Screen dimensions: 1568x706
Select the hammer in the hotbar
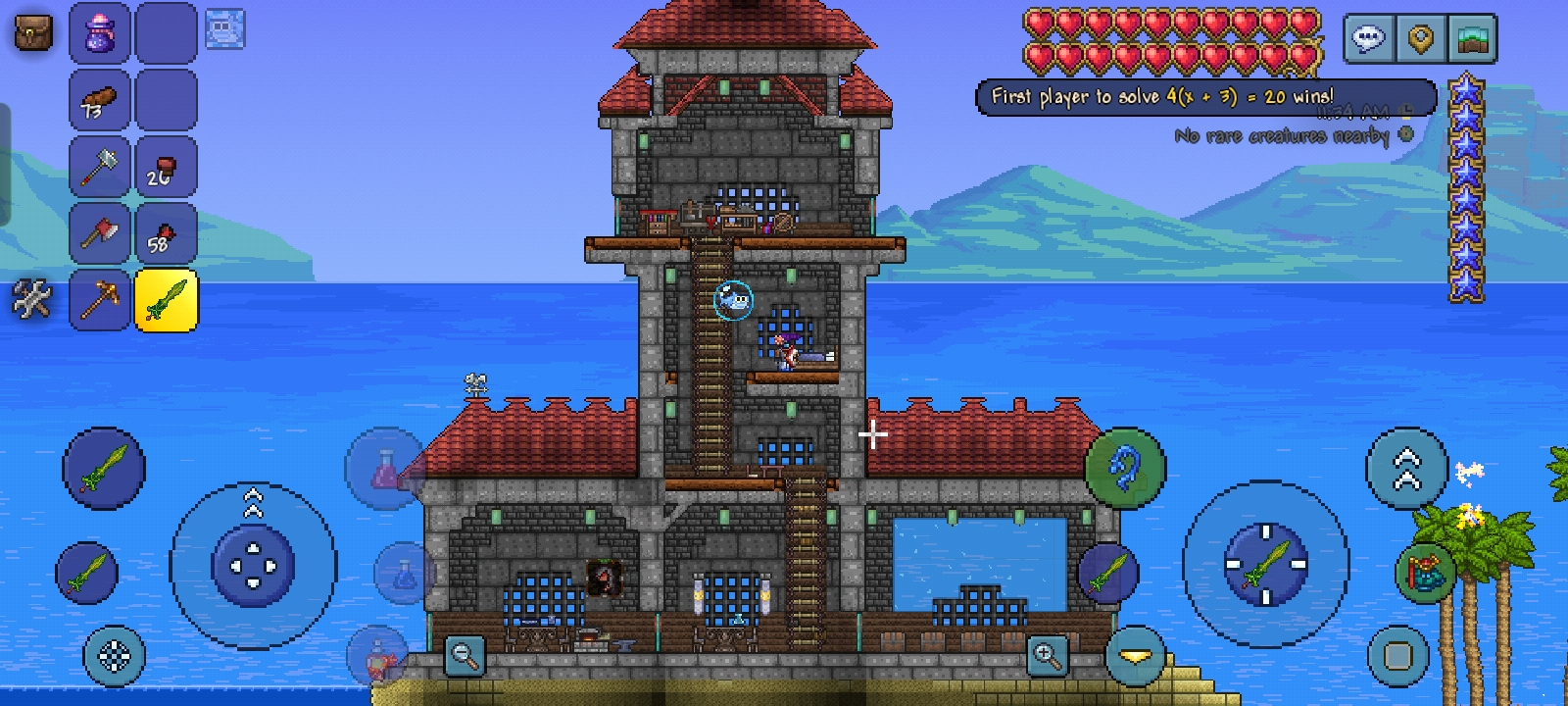pos(99,167)
